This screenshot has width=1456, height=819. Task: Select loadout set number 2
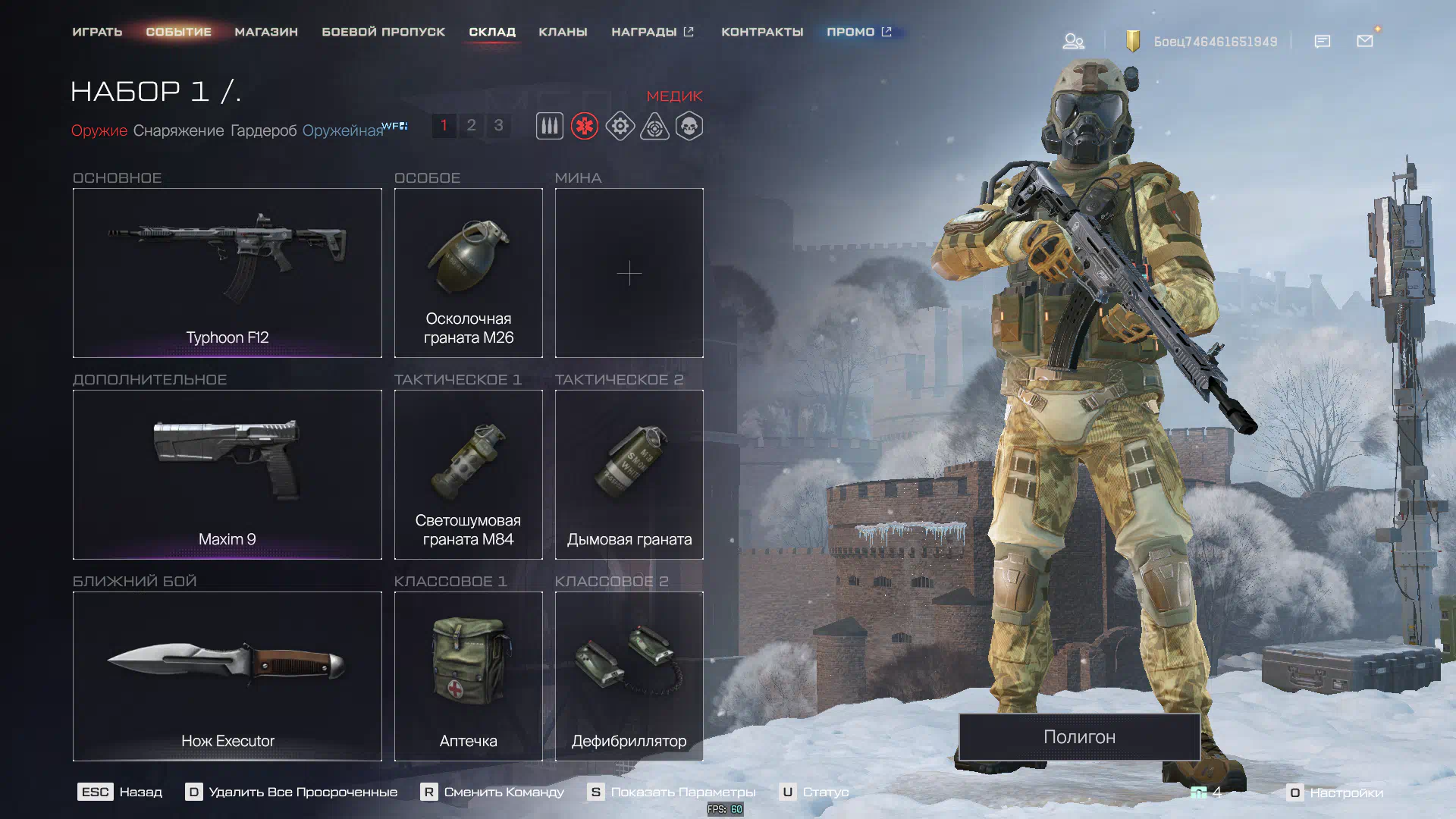tap(471, 125)
